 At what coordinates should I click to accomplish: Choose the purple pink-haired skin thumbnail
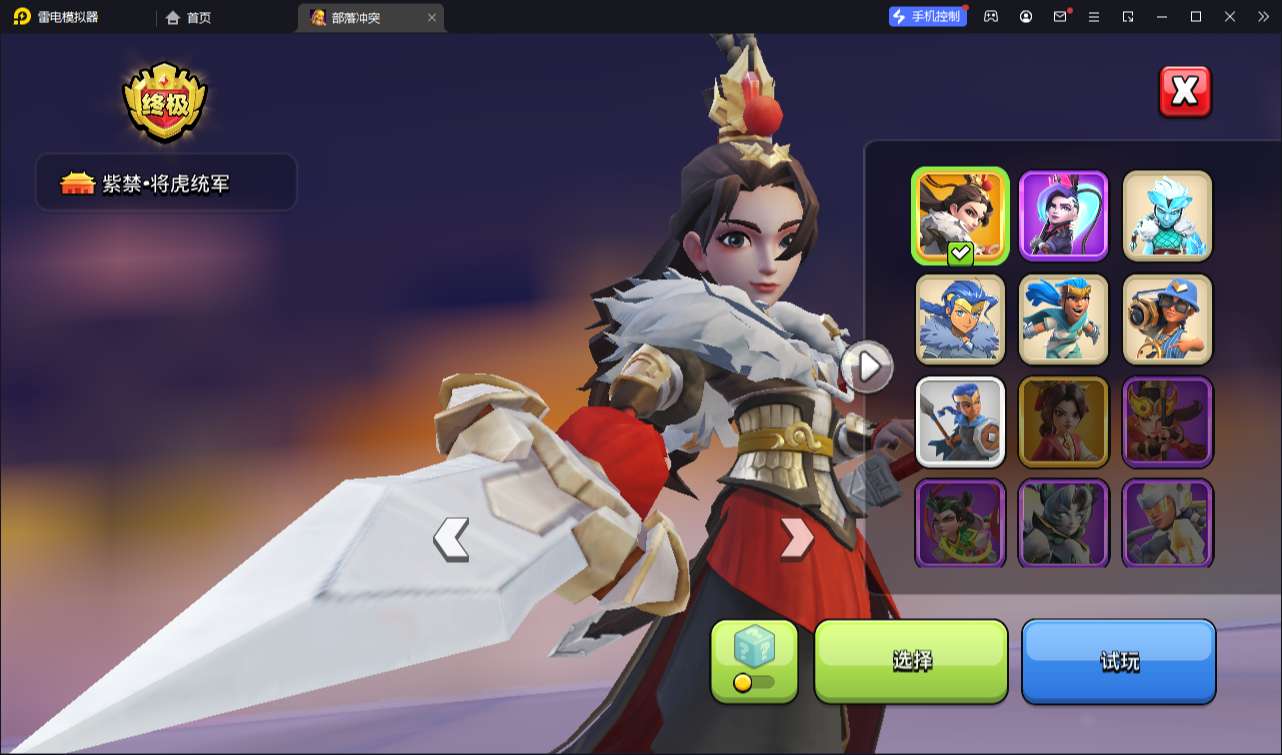point(1064,215)
